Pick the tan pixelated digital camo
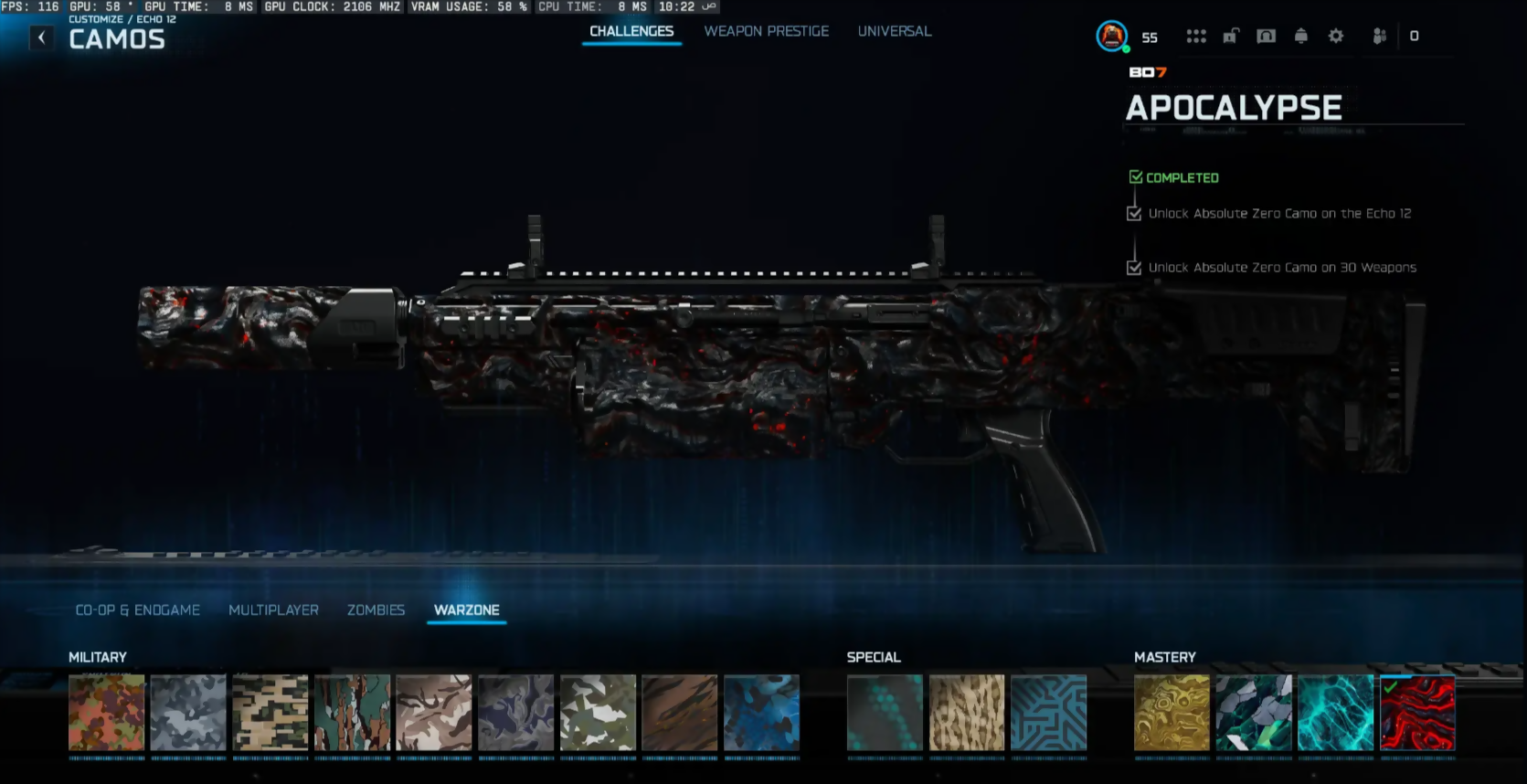Image resolution: width=1527 pixels, height=784 pixels. [270, 713]
